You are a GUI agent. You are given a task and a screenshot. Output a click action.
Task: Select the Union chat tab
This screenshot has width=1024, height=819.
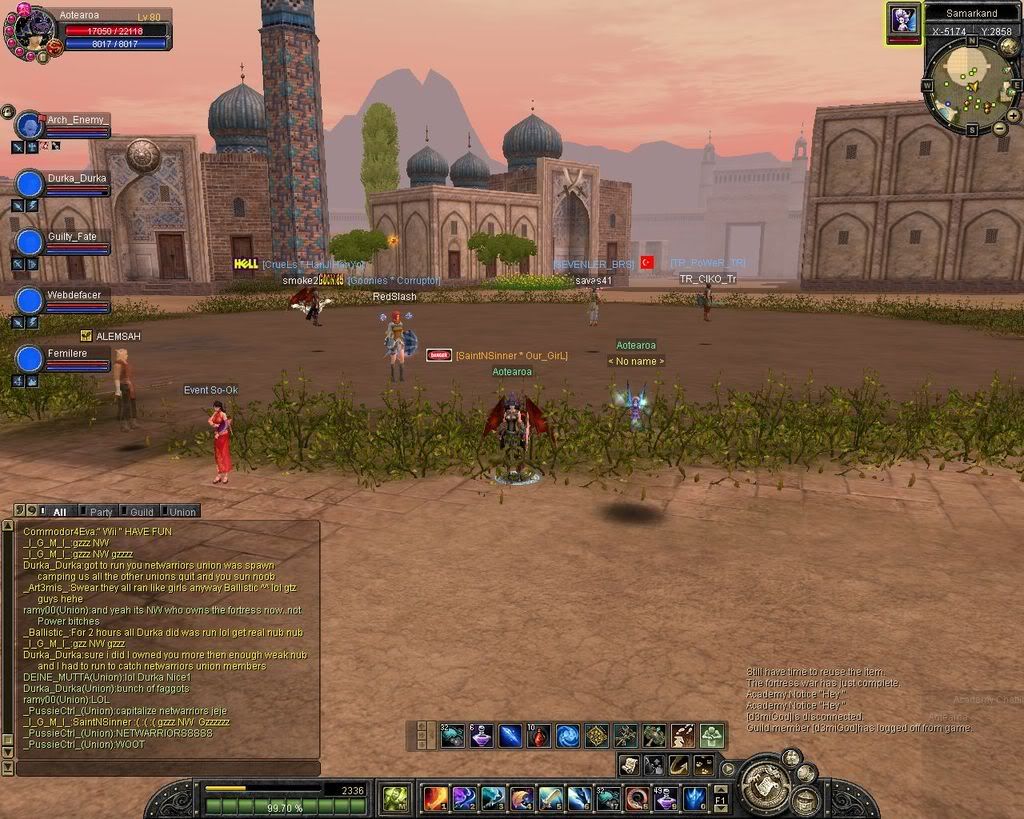click(182, 511)
